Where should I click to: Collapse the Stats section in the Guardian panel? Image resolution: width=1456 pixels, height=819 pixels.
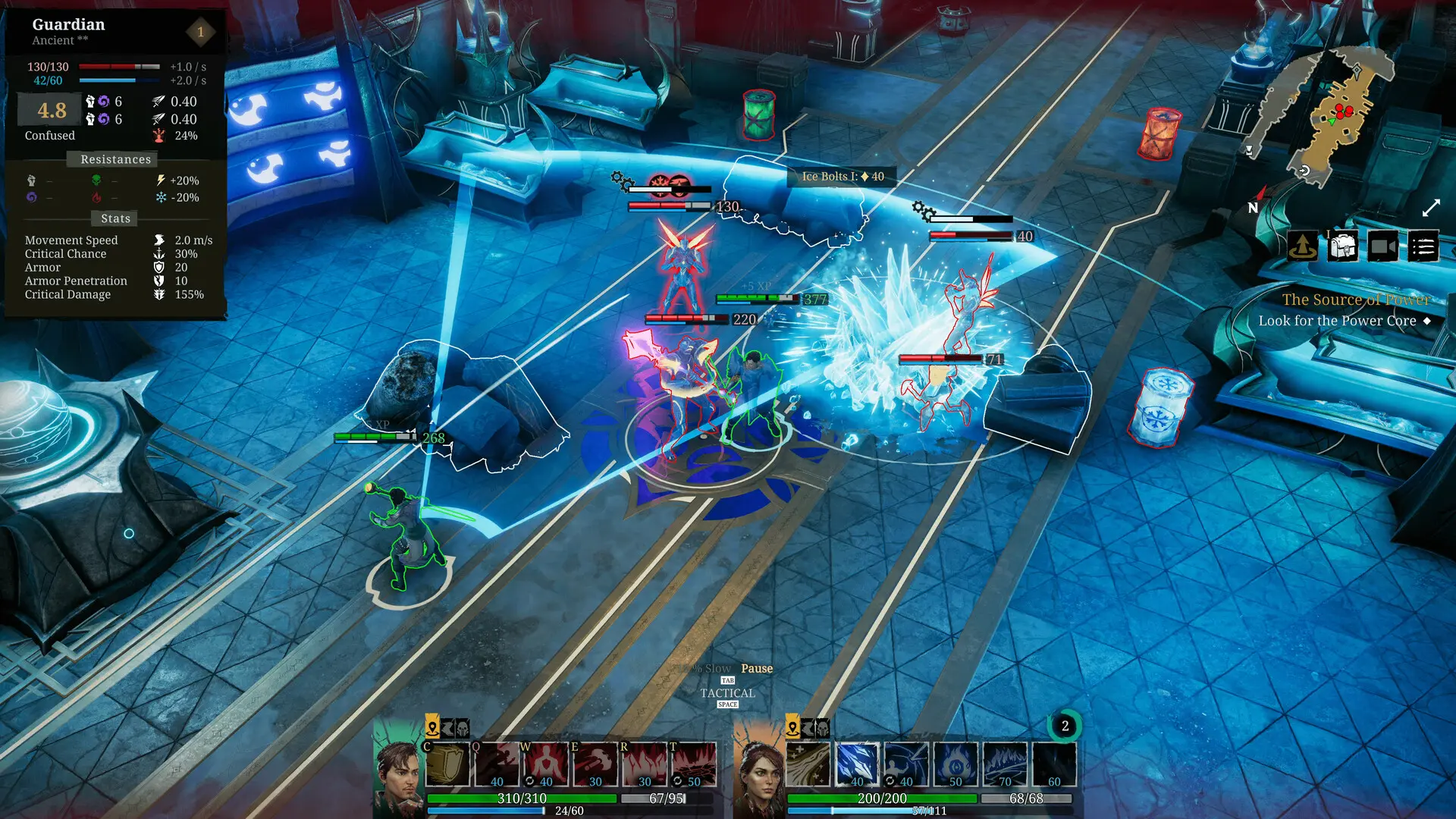[x=114, y=218]
